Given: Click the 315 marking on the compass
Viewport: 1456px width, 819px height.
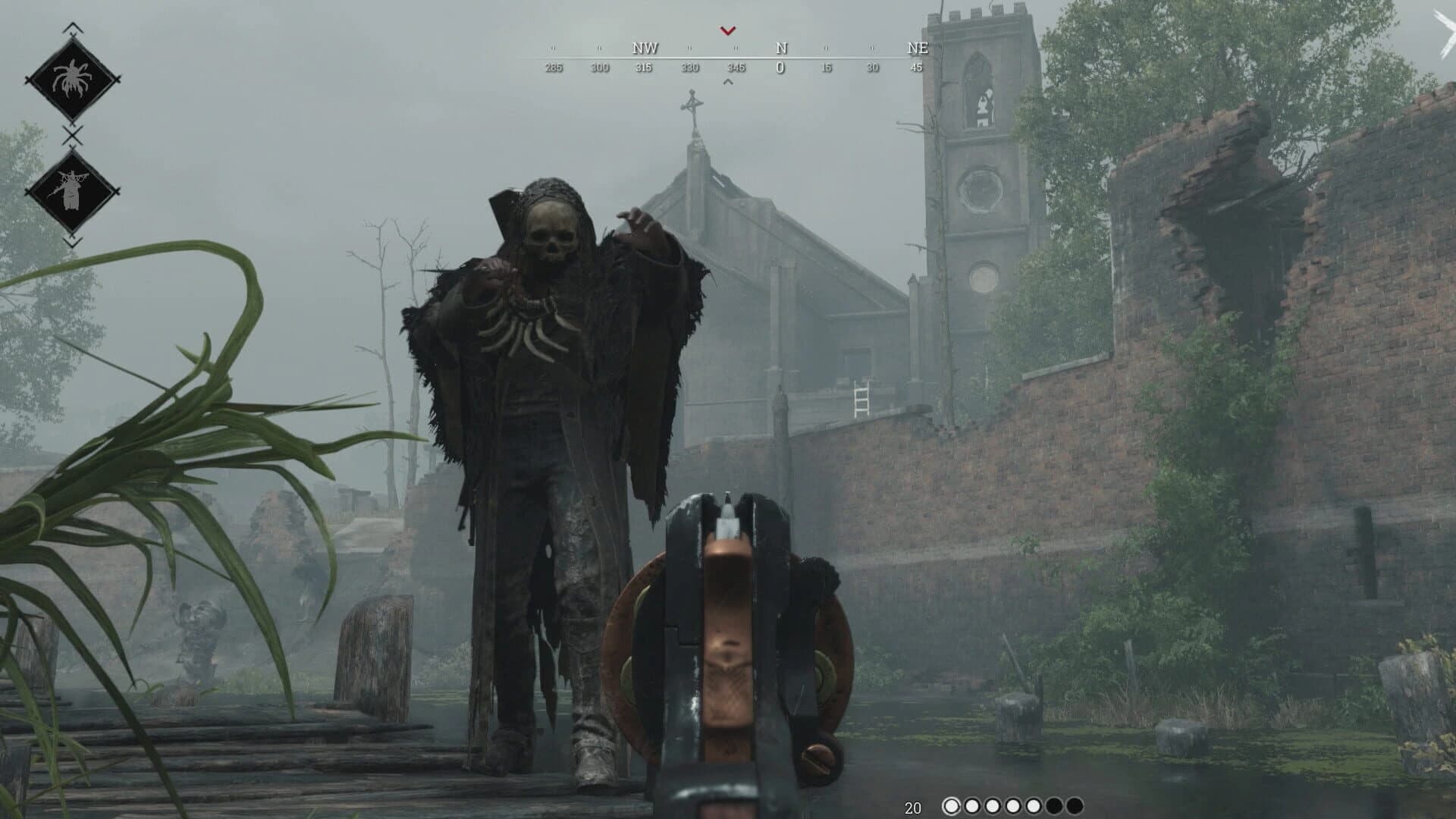Looking at the screenshot, I should 643,67.
